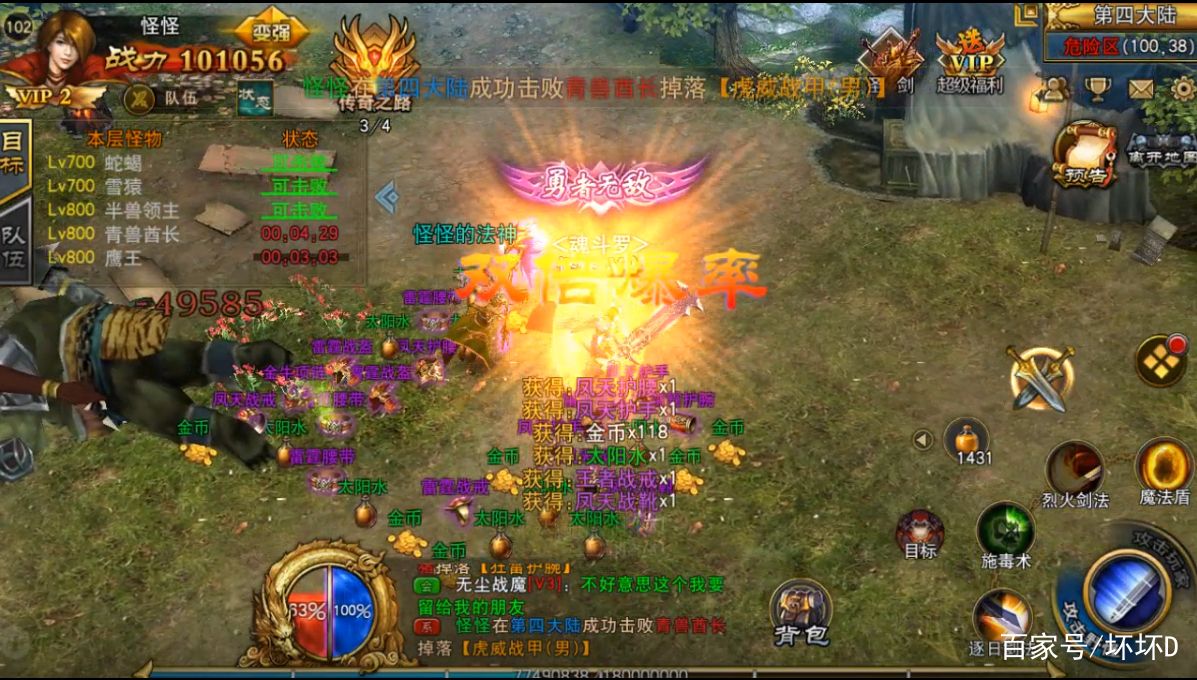Select the 目标 target icon

coord(919,531)
